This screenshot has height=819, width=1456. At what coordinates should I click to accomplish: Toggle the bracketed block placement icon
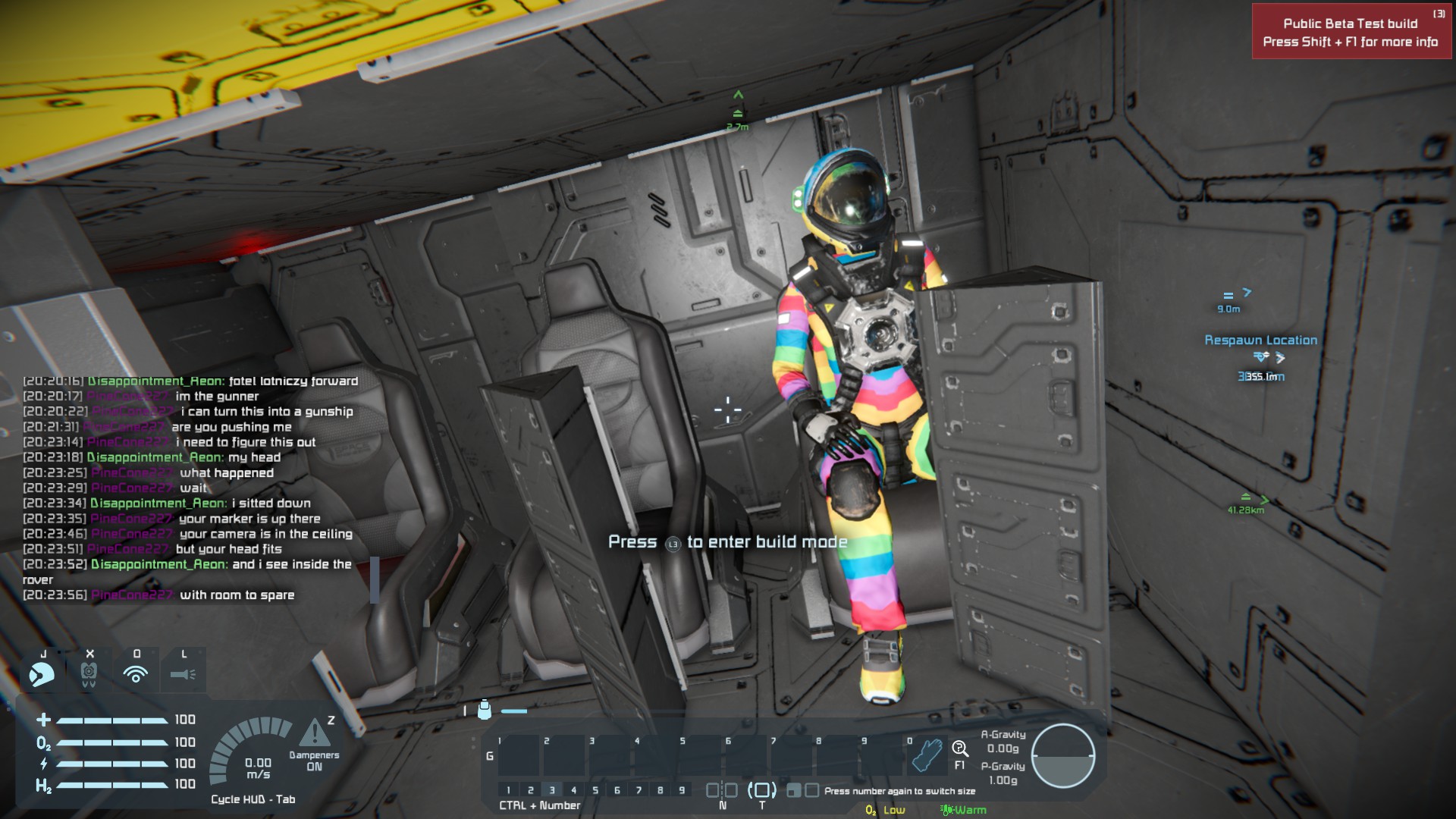point(762,790)
